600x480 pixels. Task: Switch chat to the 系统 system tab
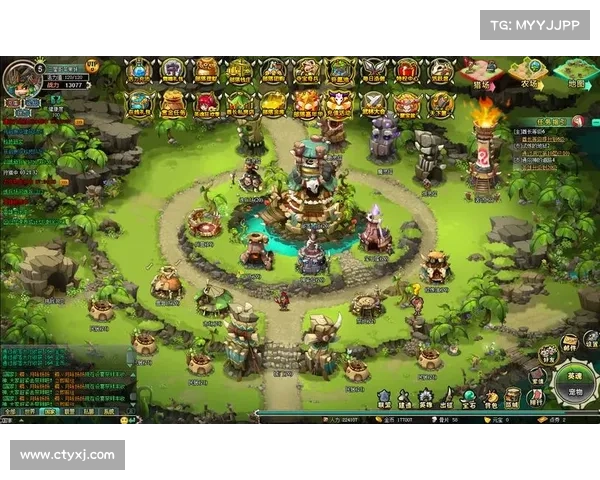click(109, 411)
